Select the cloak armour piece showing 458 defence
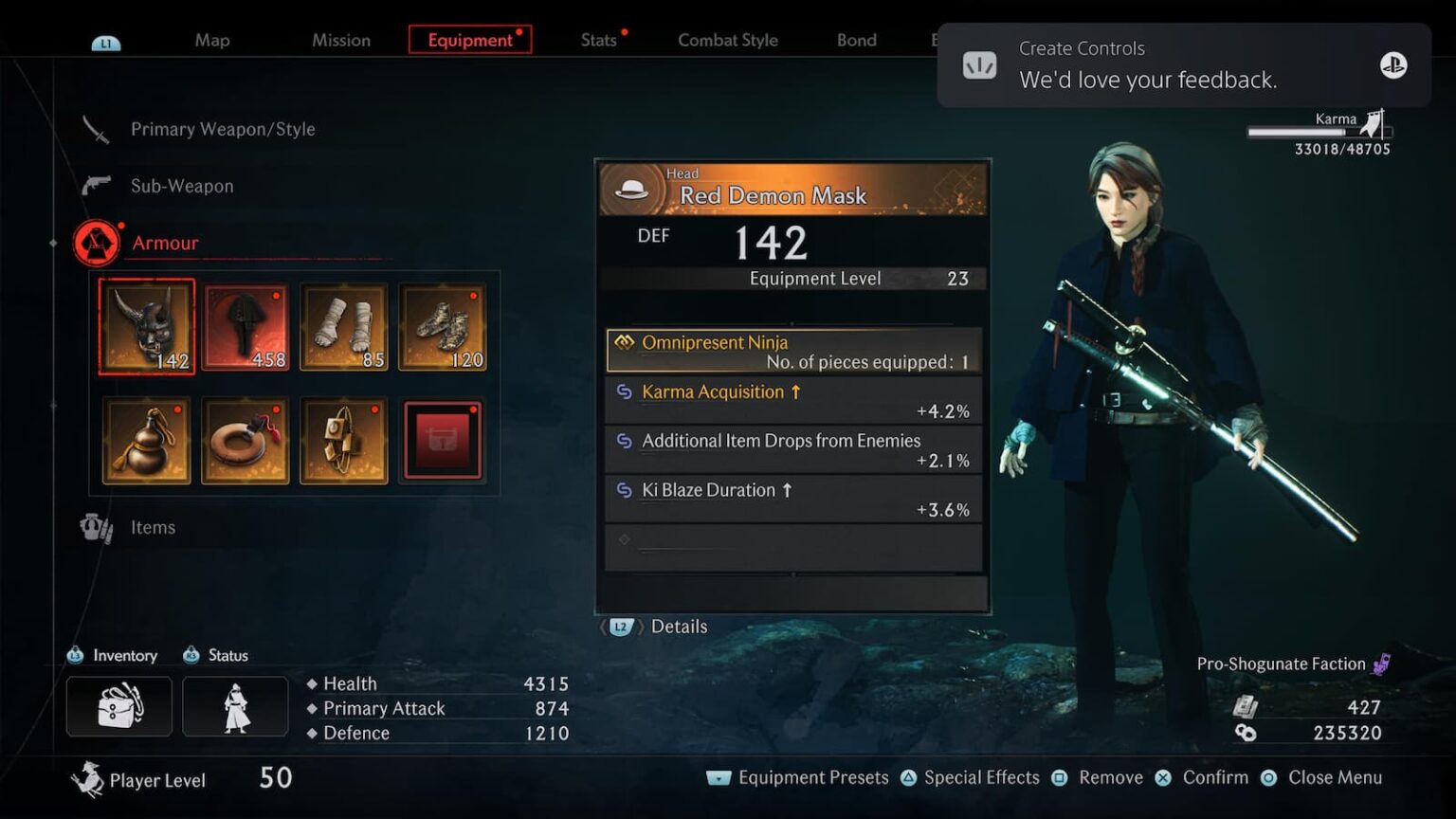 pyautogui.click(x=245, y=326)
